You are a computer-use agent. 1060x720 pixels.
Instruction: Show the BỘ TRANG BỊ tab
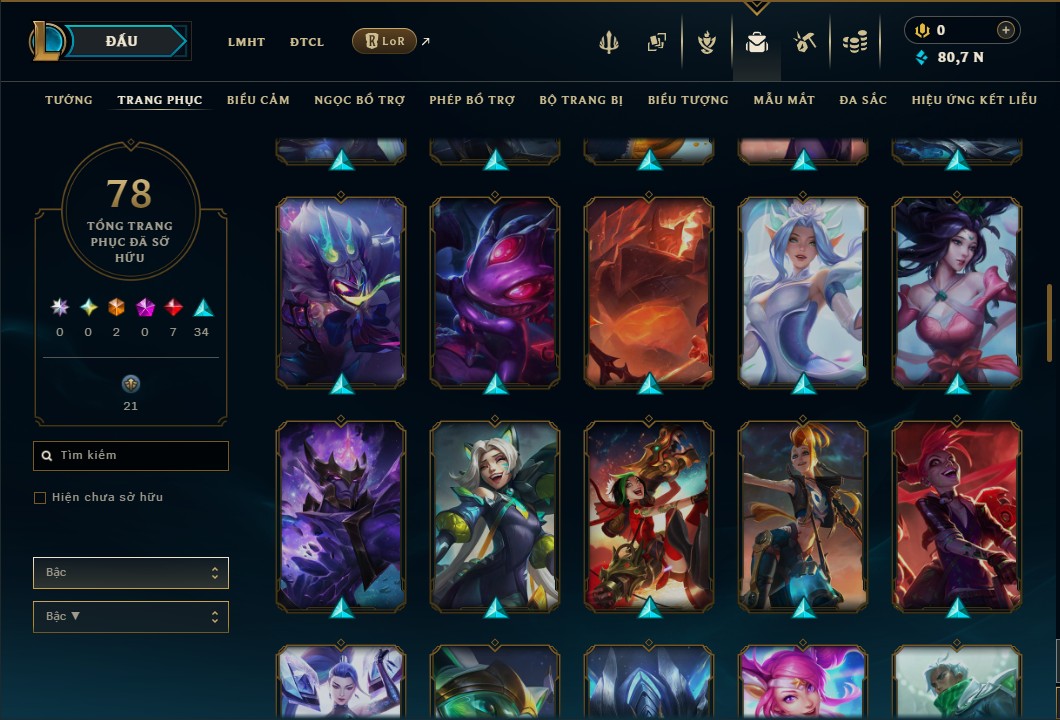coord(581,100)
